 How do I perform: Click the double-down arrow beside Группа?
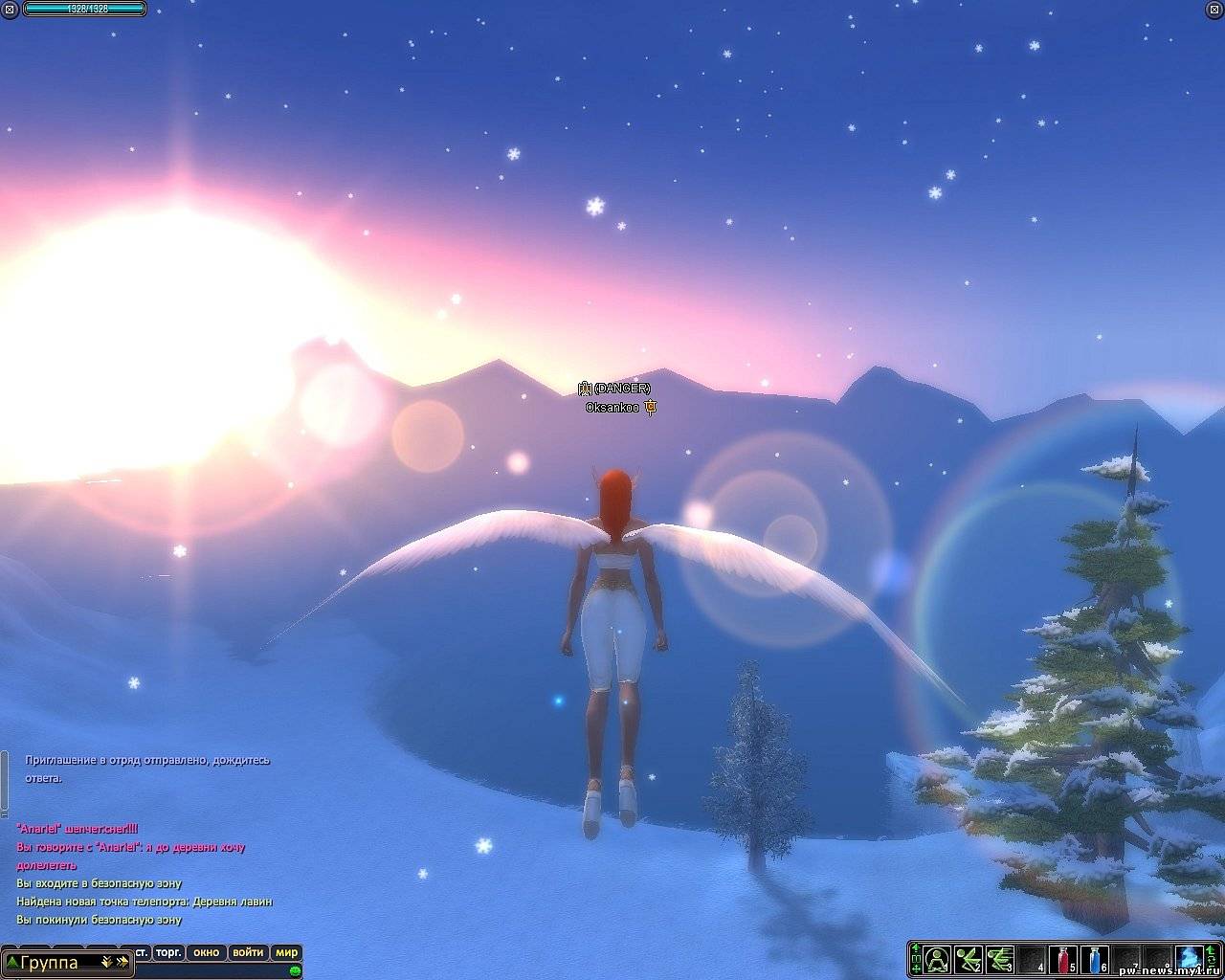(105, 963)
